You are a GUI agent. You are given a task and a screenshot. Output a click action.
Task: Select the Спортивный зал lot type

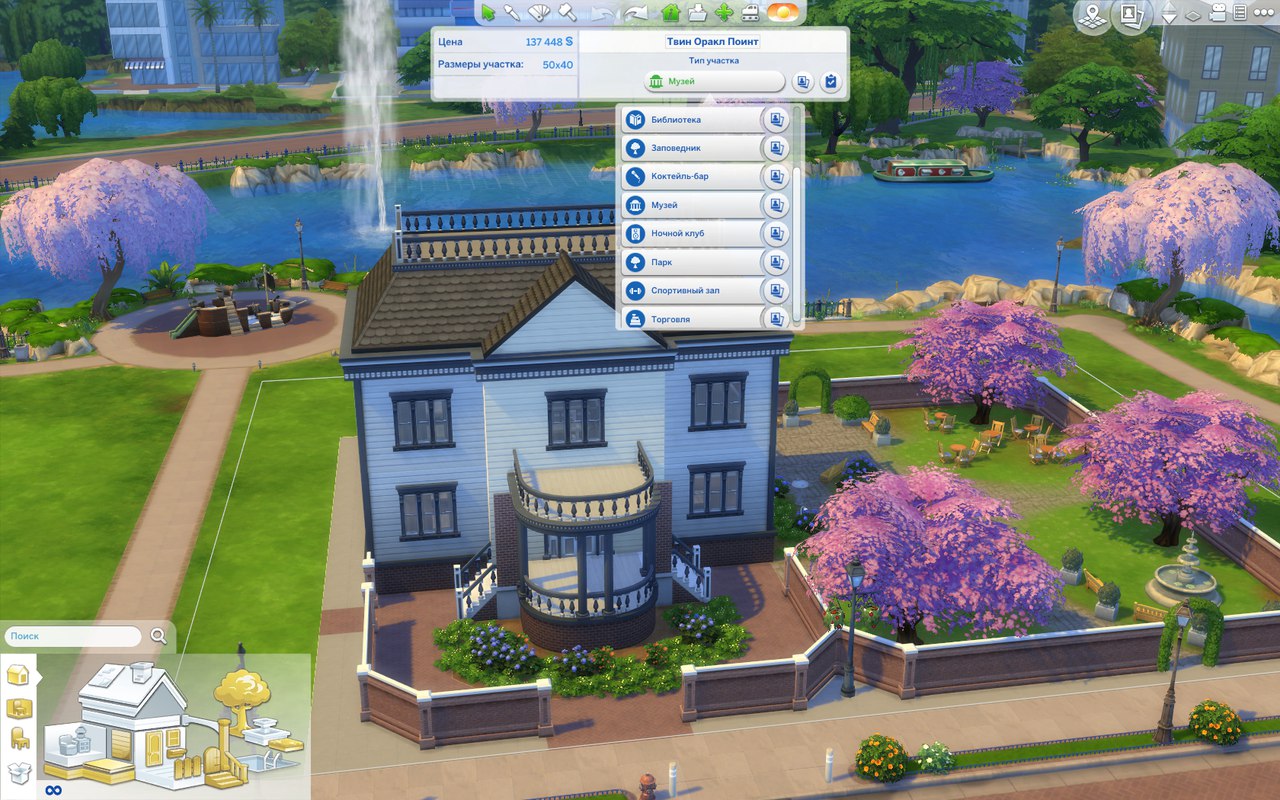coord(690,290)
